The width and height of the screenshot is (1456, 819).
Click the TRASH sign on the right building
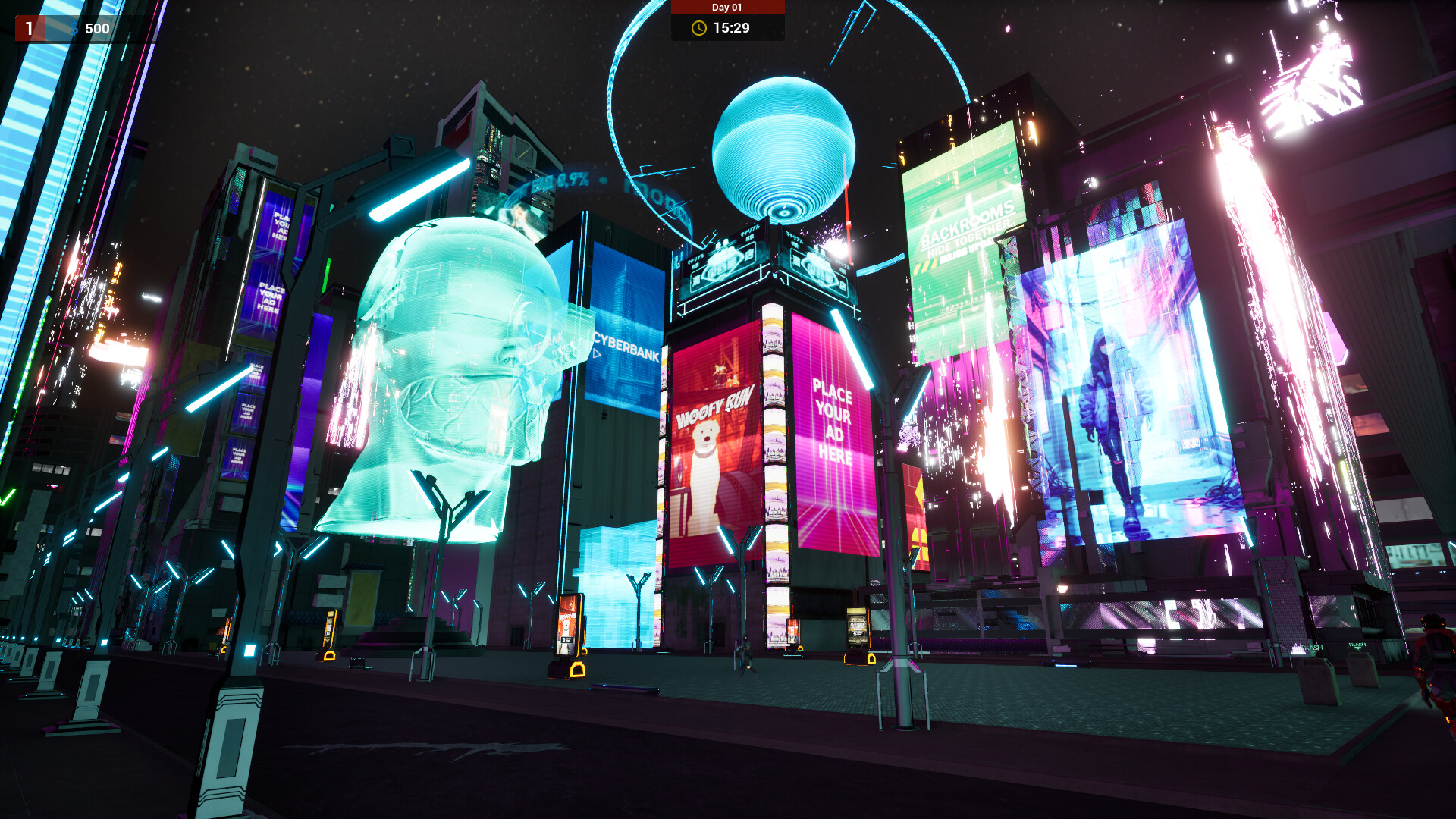point(1357,645)
